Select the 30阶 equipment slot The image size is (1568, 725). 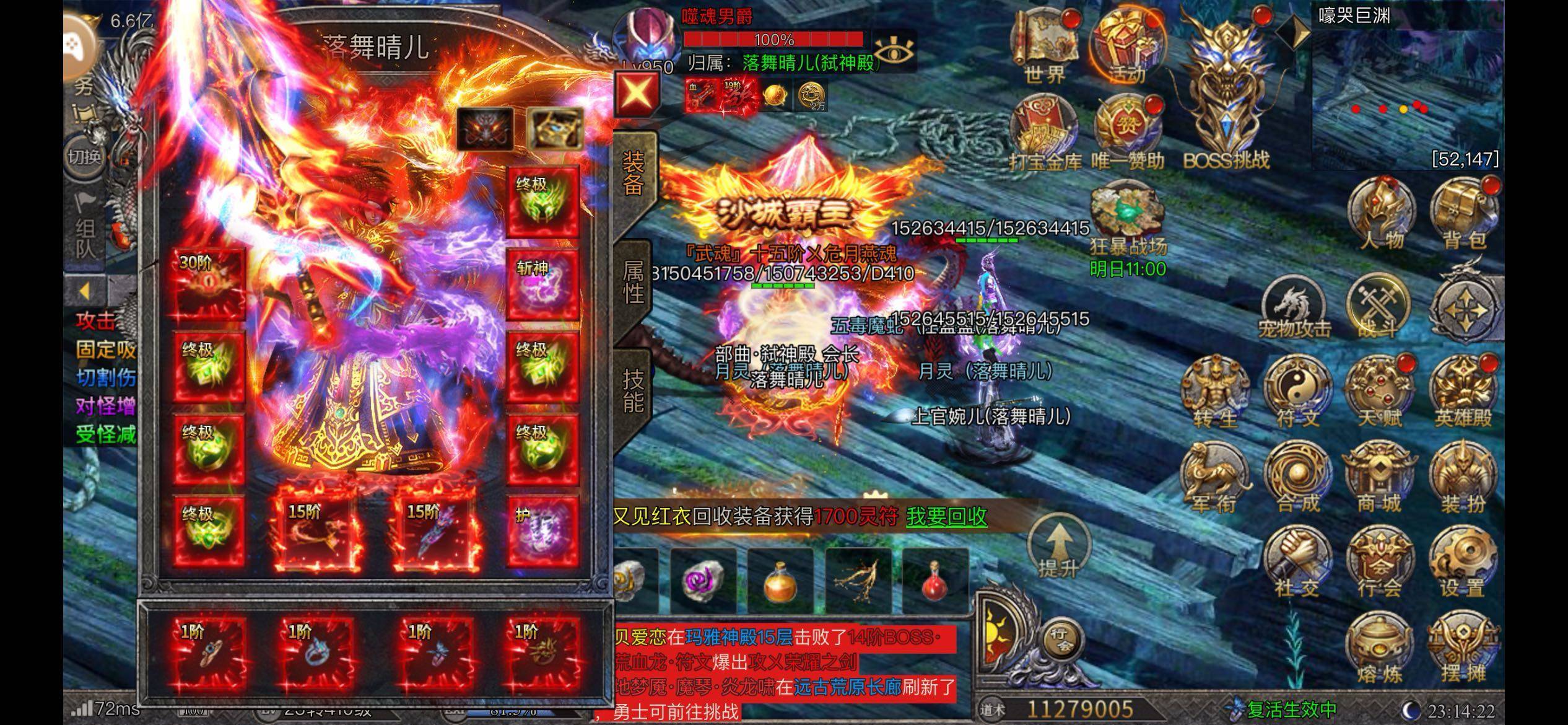[x=209, y=283]
